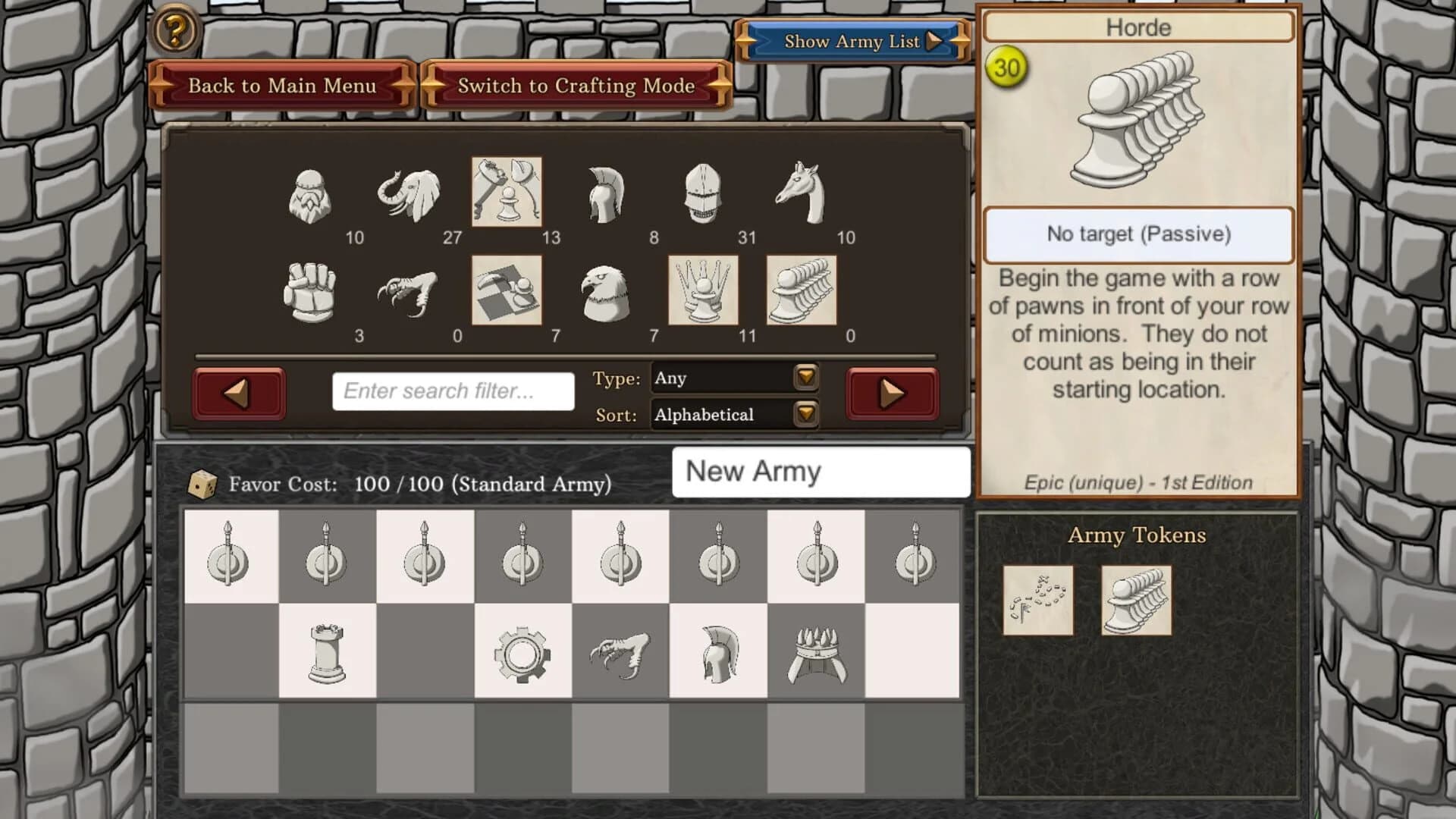Switch to Crafting Mode
This screenshot has width=1456, height=819.
pyautogui.click(x=575, y=86)
